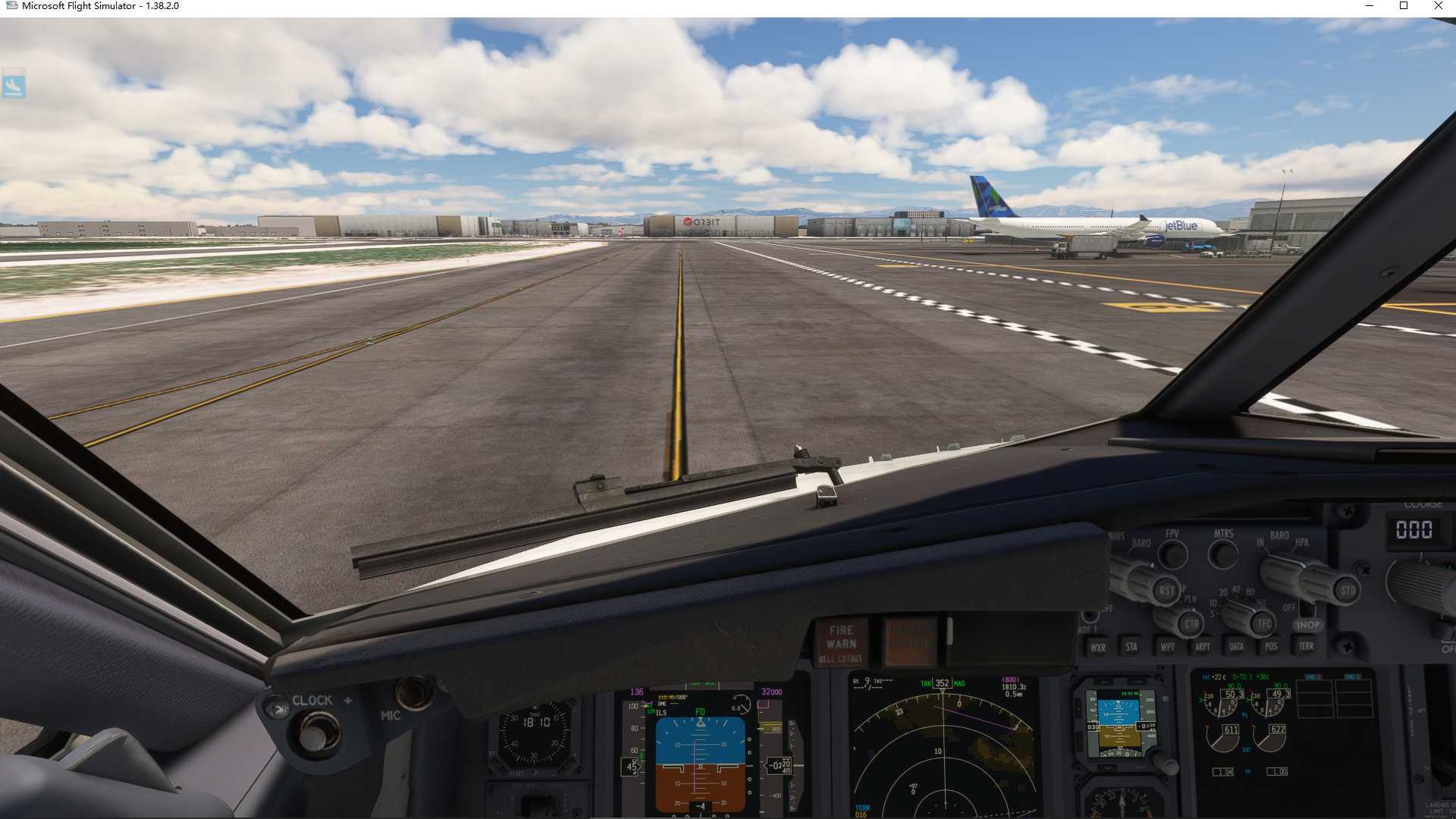The image size is (1456, 819).
Task: Toggle the WPT waypoint display button
Action: pyautogui.click(x=1168, y=646)
